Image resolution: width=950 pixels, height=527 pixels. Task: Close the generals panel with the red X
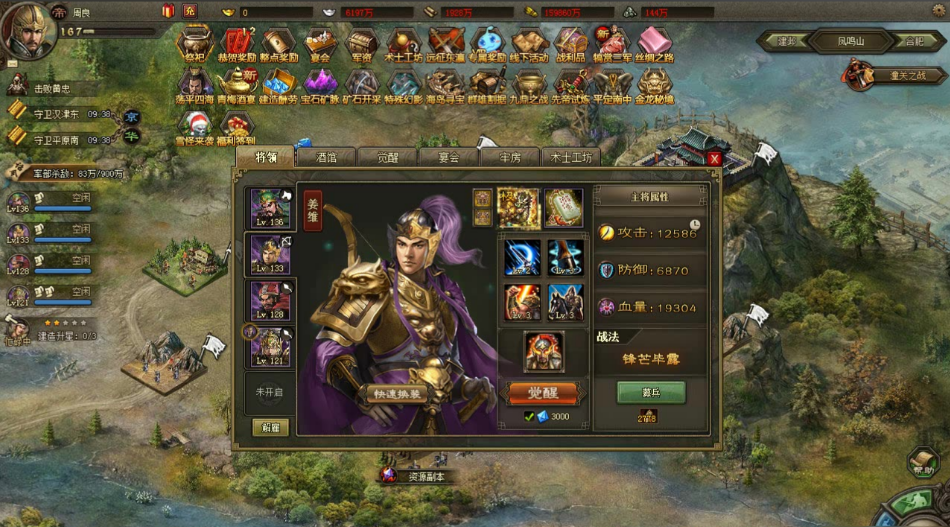[714, 158]
